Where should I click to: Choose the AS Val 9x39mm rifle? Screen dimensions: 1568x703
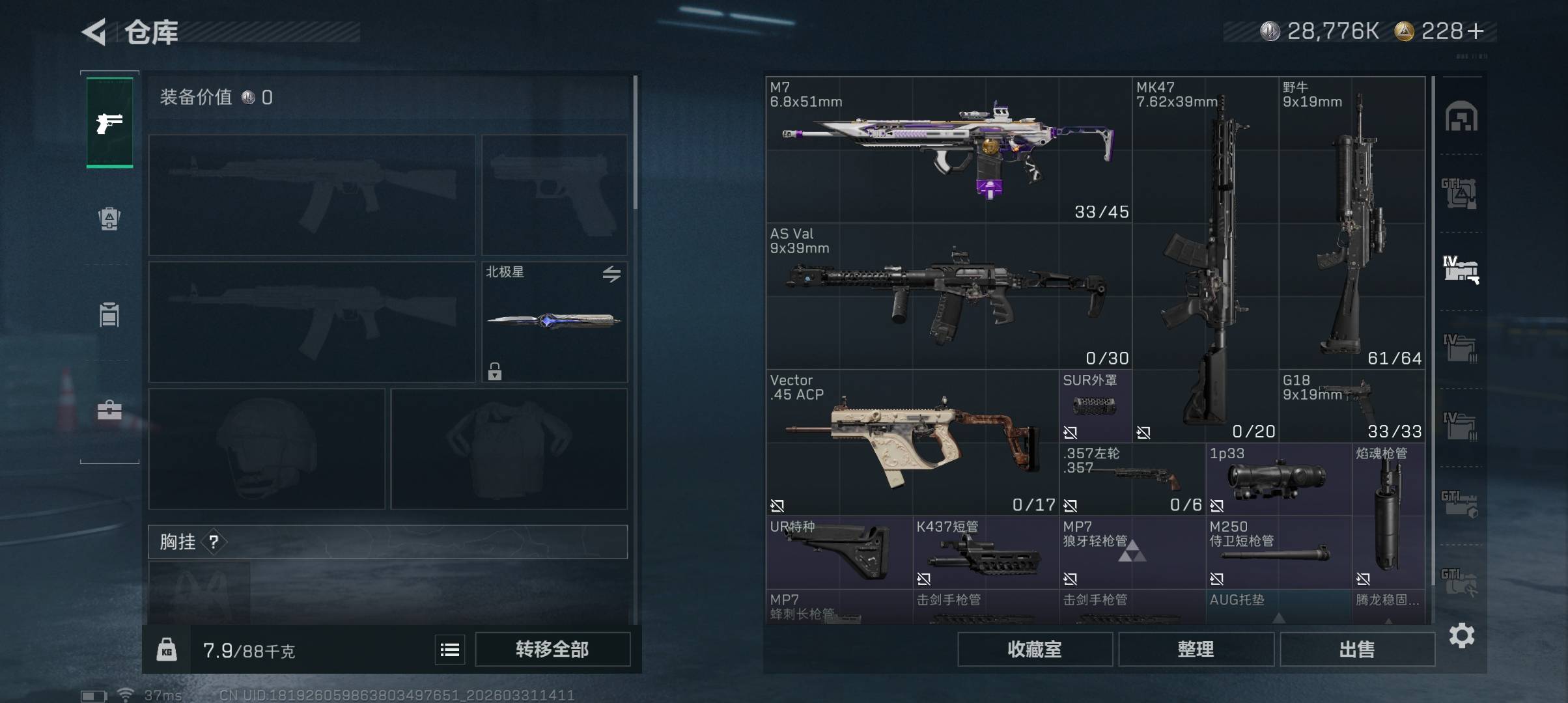[948, 297]
